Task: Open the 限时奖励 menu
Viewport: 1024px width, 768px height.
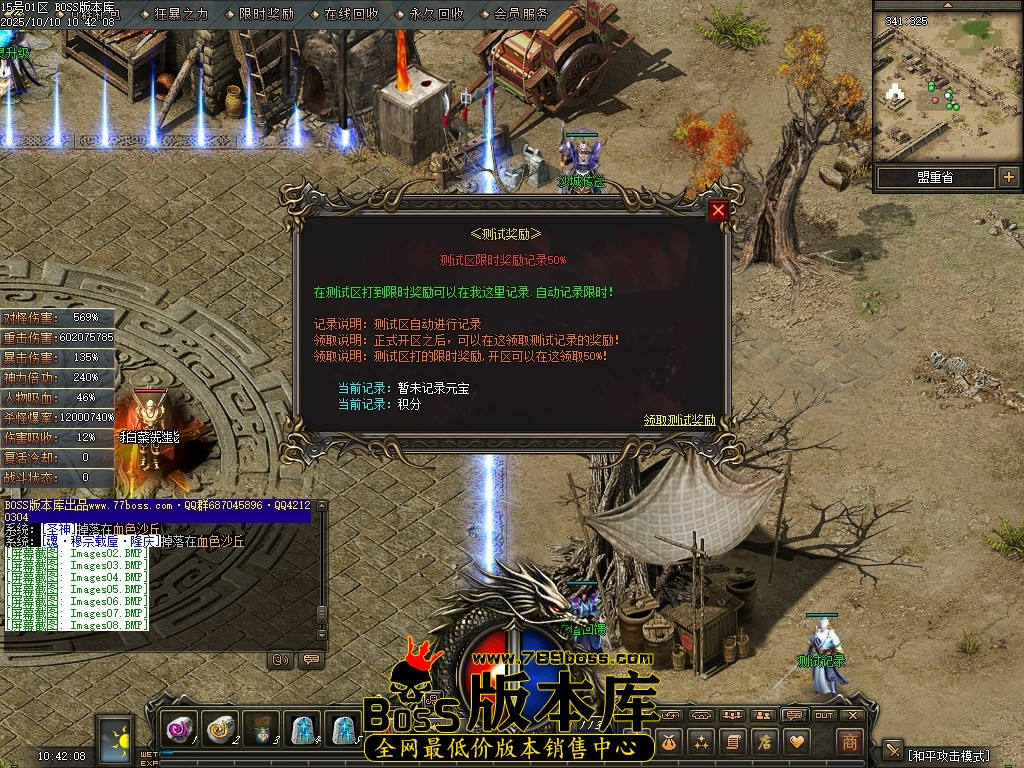Action: 266,14
